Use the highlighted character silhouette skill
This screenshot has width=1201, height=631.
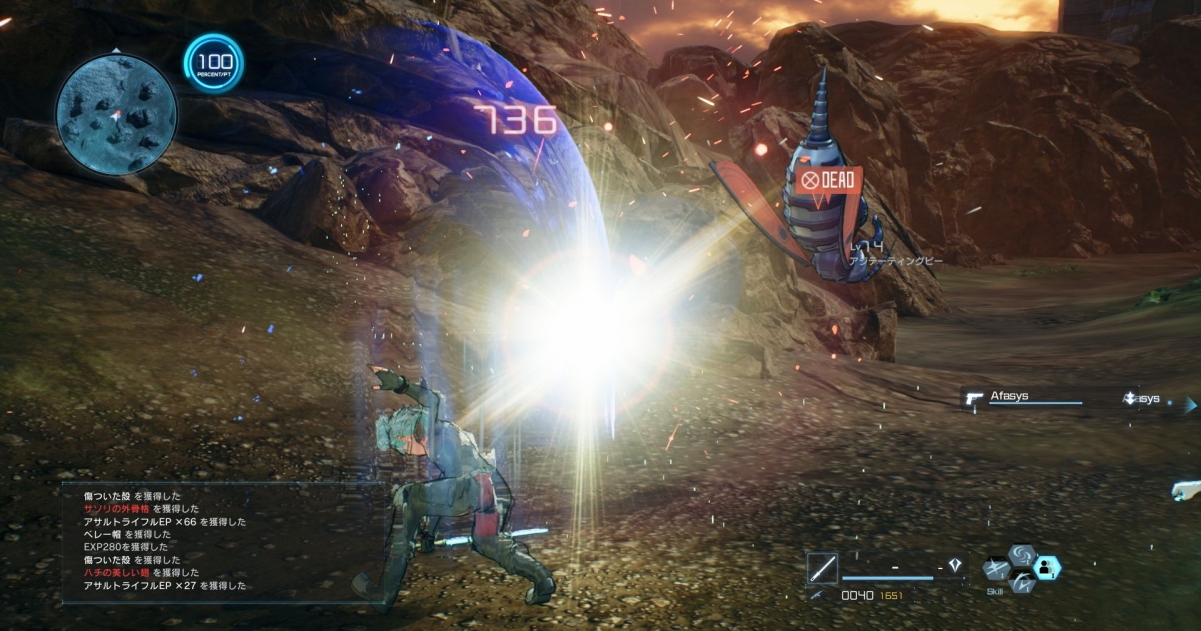(x=1047, y=568)
